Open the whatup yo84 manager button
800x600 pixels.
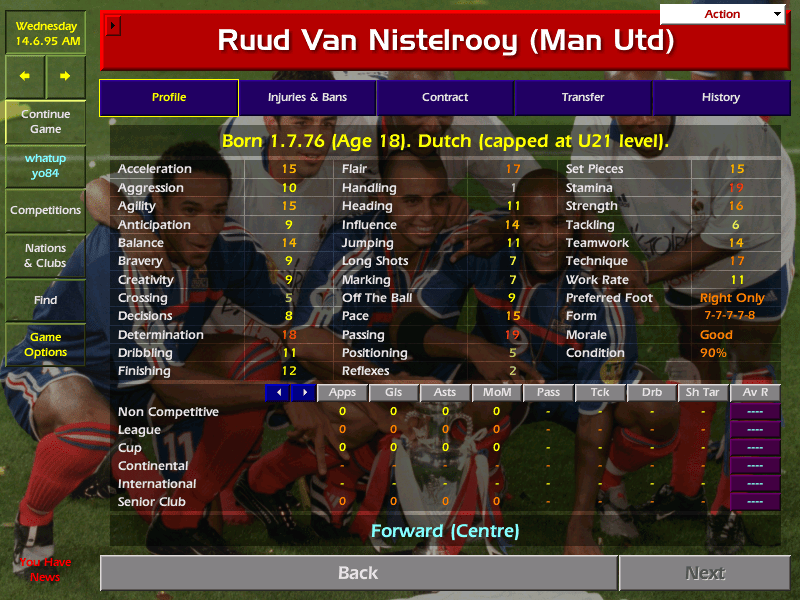coord(45,166)
